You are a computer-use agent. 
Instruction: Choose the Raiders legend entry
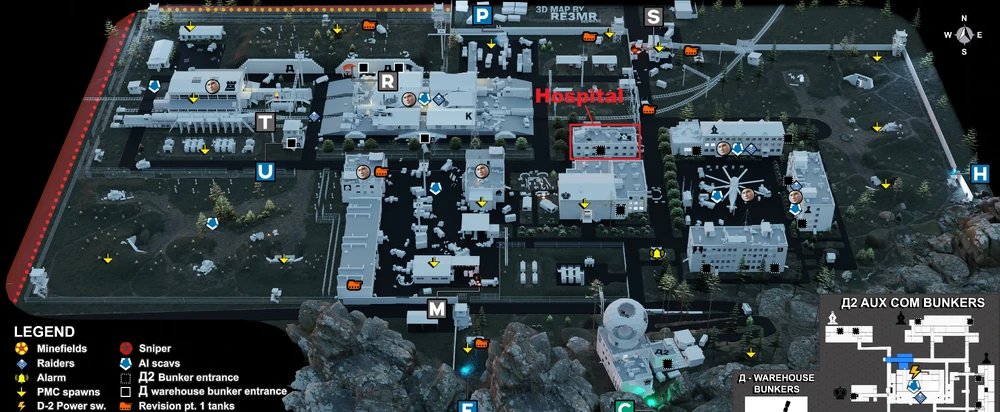click(x=57, y=363)
